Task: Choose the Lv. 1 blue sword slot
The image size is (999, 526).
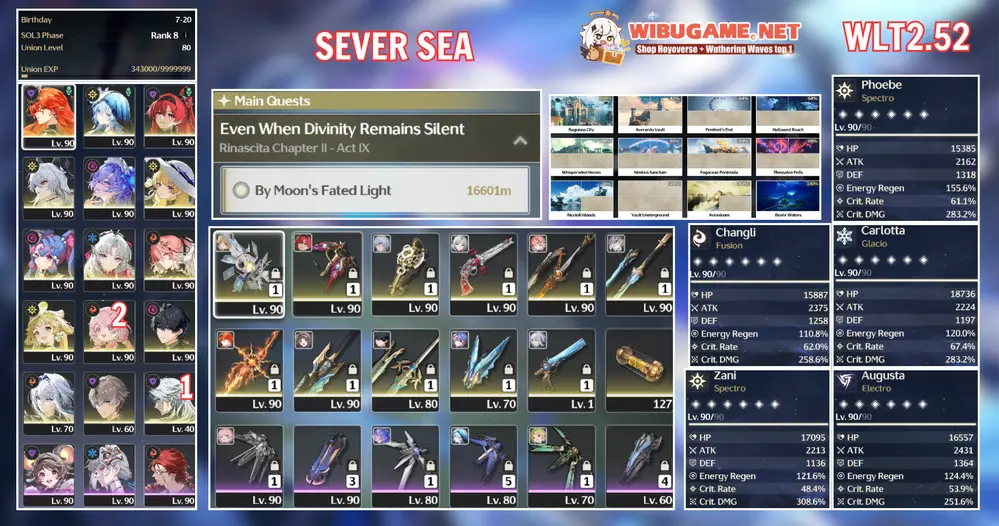Action: (x=561, y=369)
